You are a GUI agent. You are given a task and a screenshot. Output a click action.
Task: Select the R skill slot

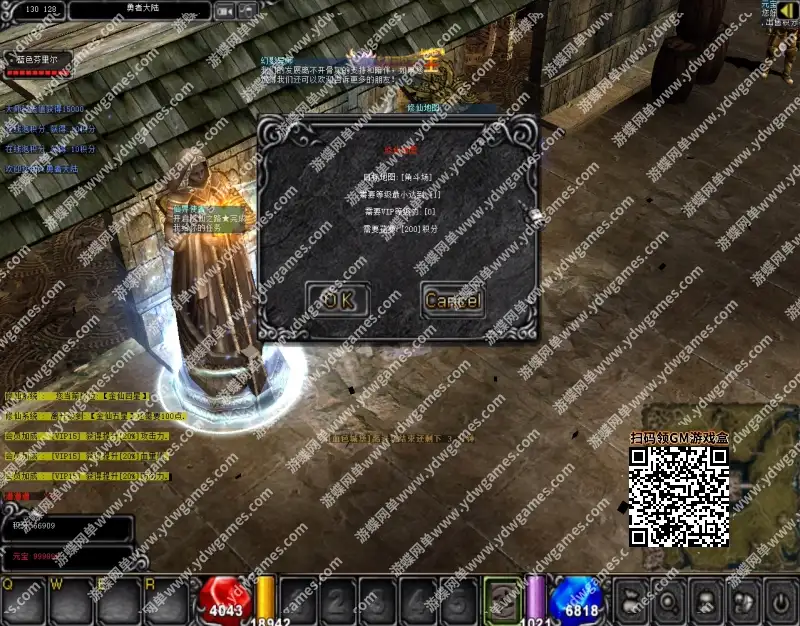(x=165, y=600)
